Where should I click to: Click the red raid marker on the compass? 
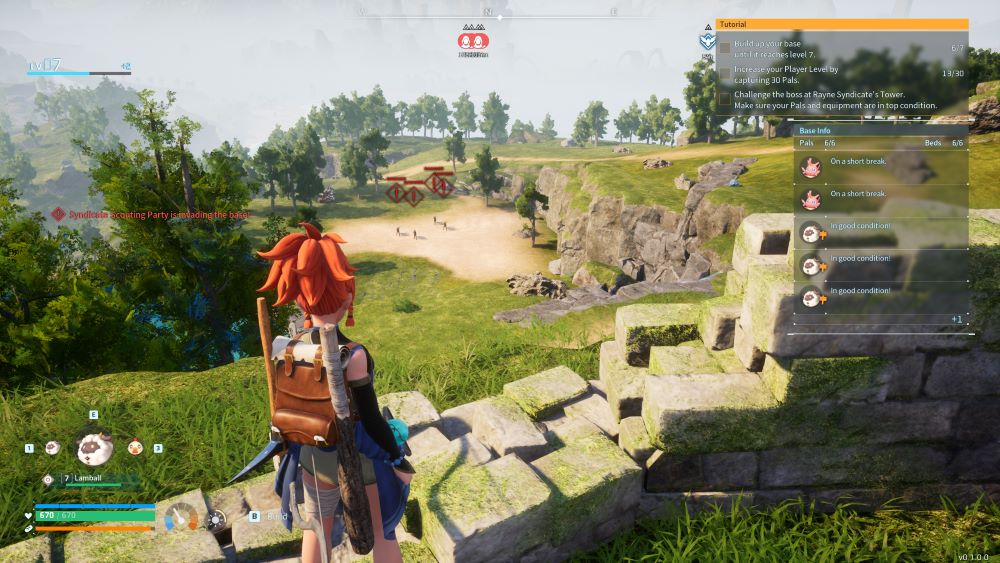tap(473, 40)
